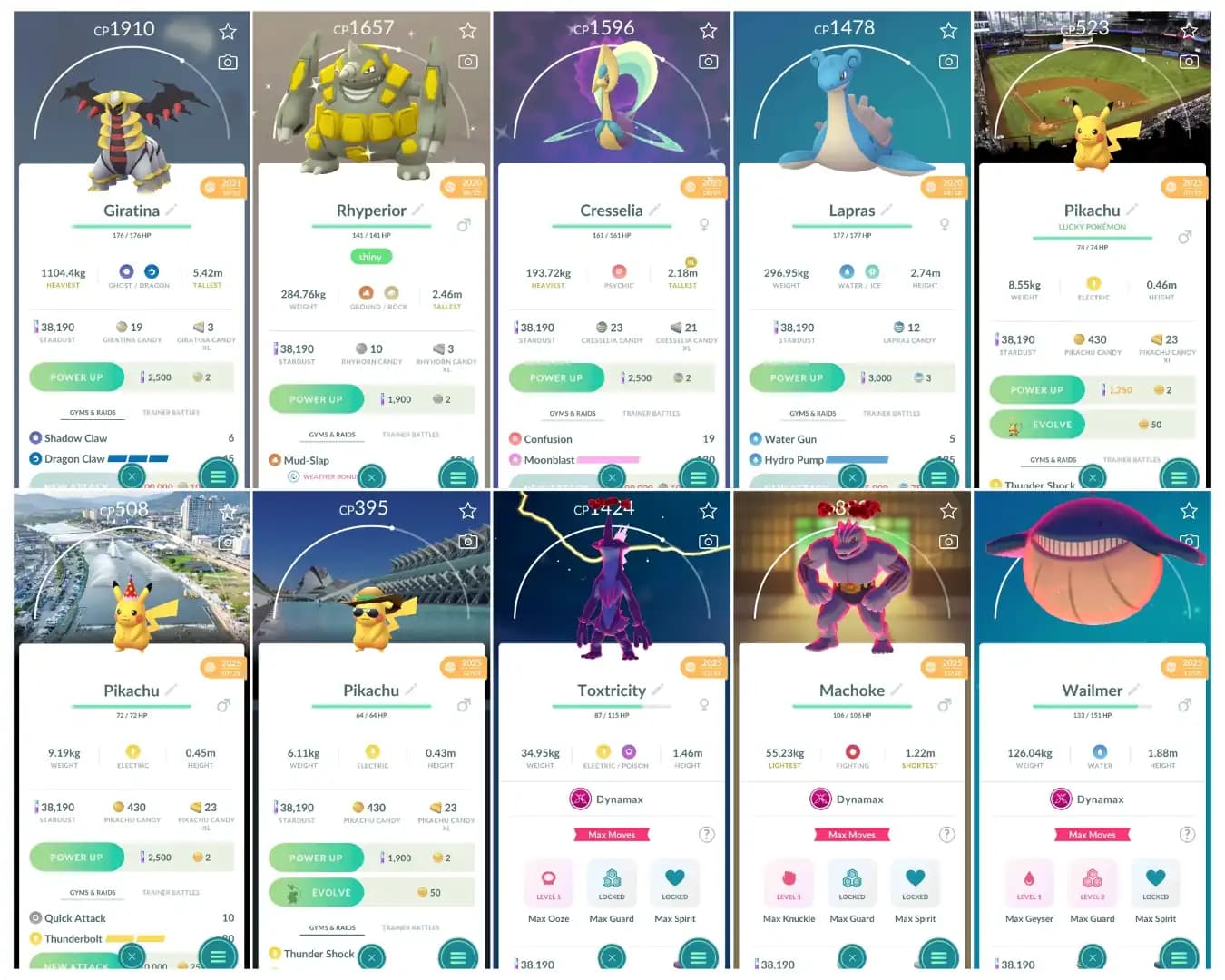Screen dimensions: 1225x980
Task: Click the male gender symbol on Rhyperior
Action: coord(464,224)
